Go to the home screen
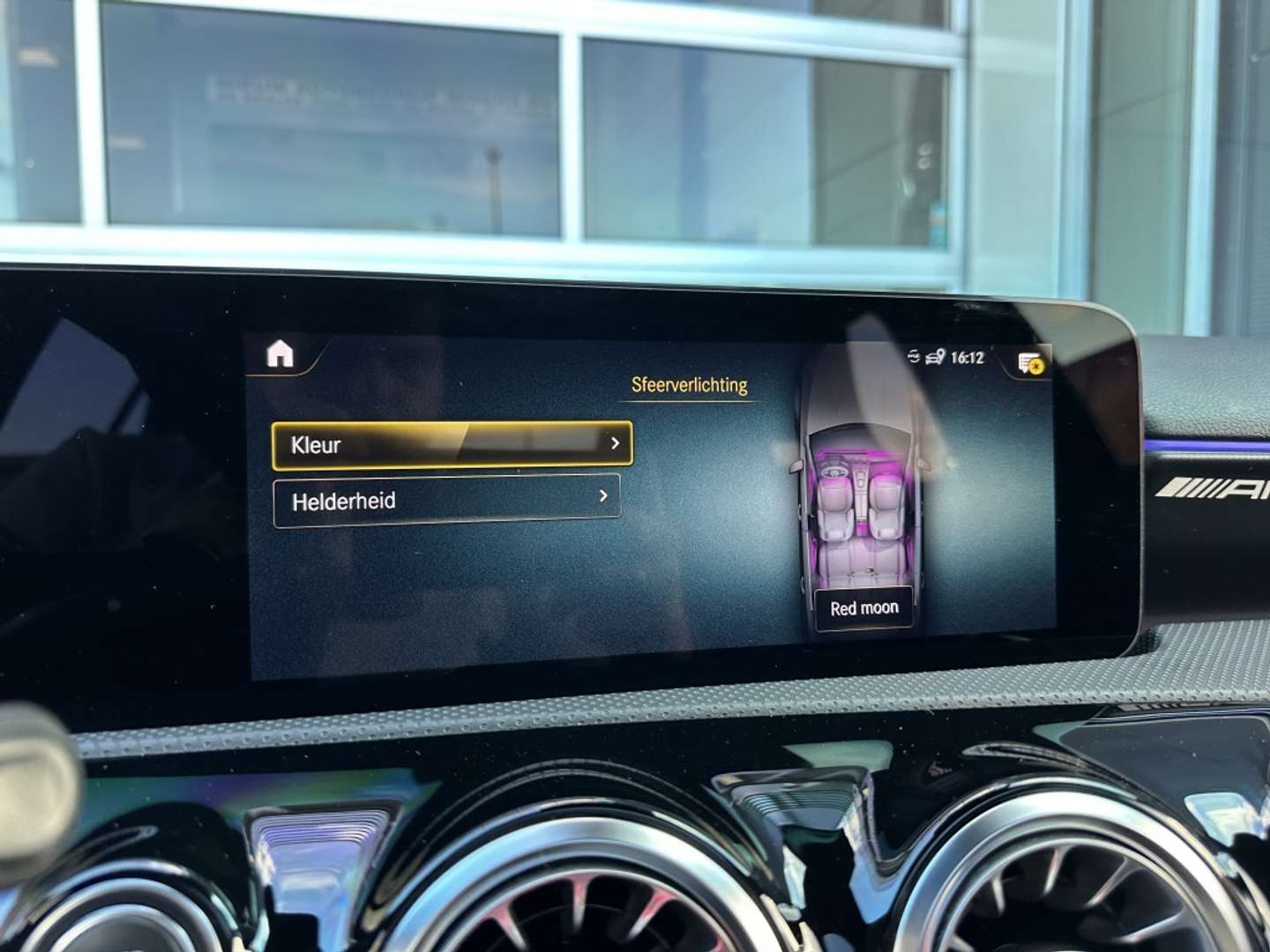This screenshot has width=1270, height=952. pos(280,354)
